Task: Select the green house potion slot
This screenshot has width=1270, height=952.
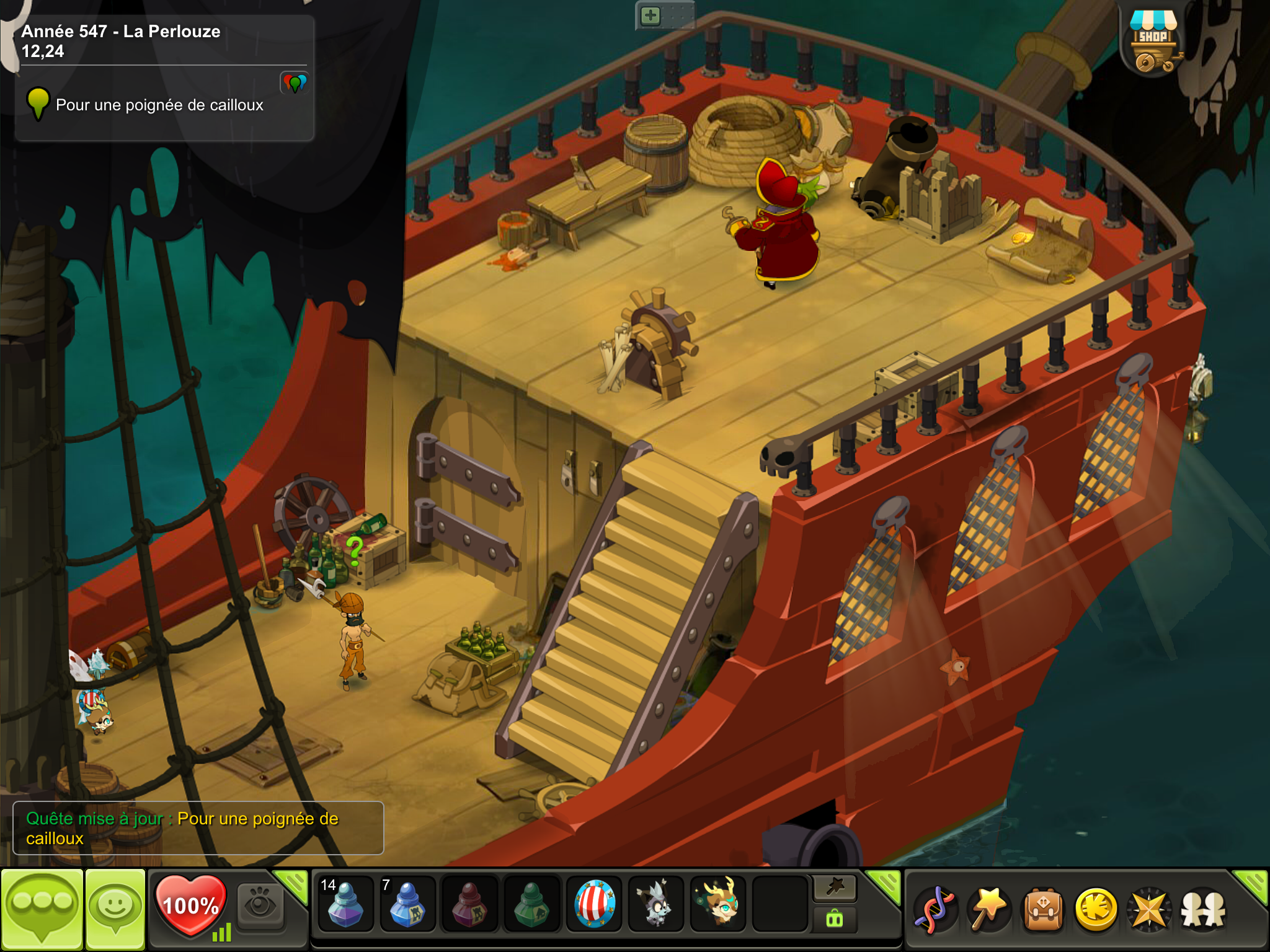Action: coord(531,904)
